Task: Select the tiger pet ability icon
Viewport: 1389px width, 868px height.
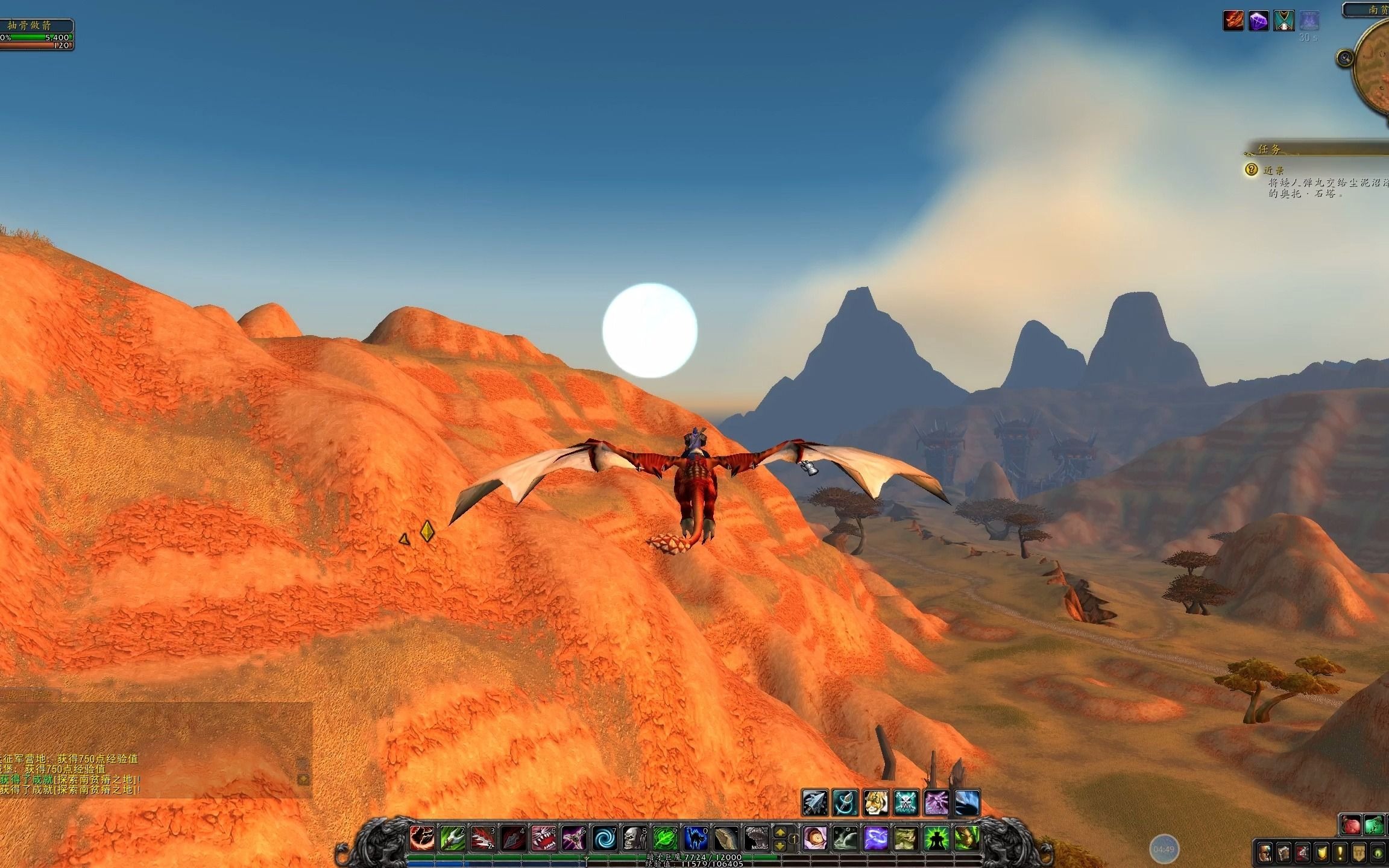Action: coord(875,803)
